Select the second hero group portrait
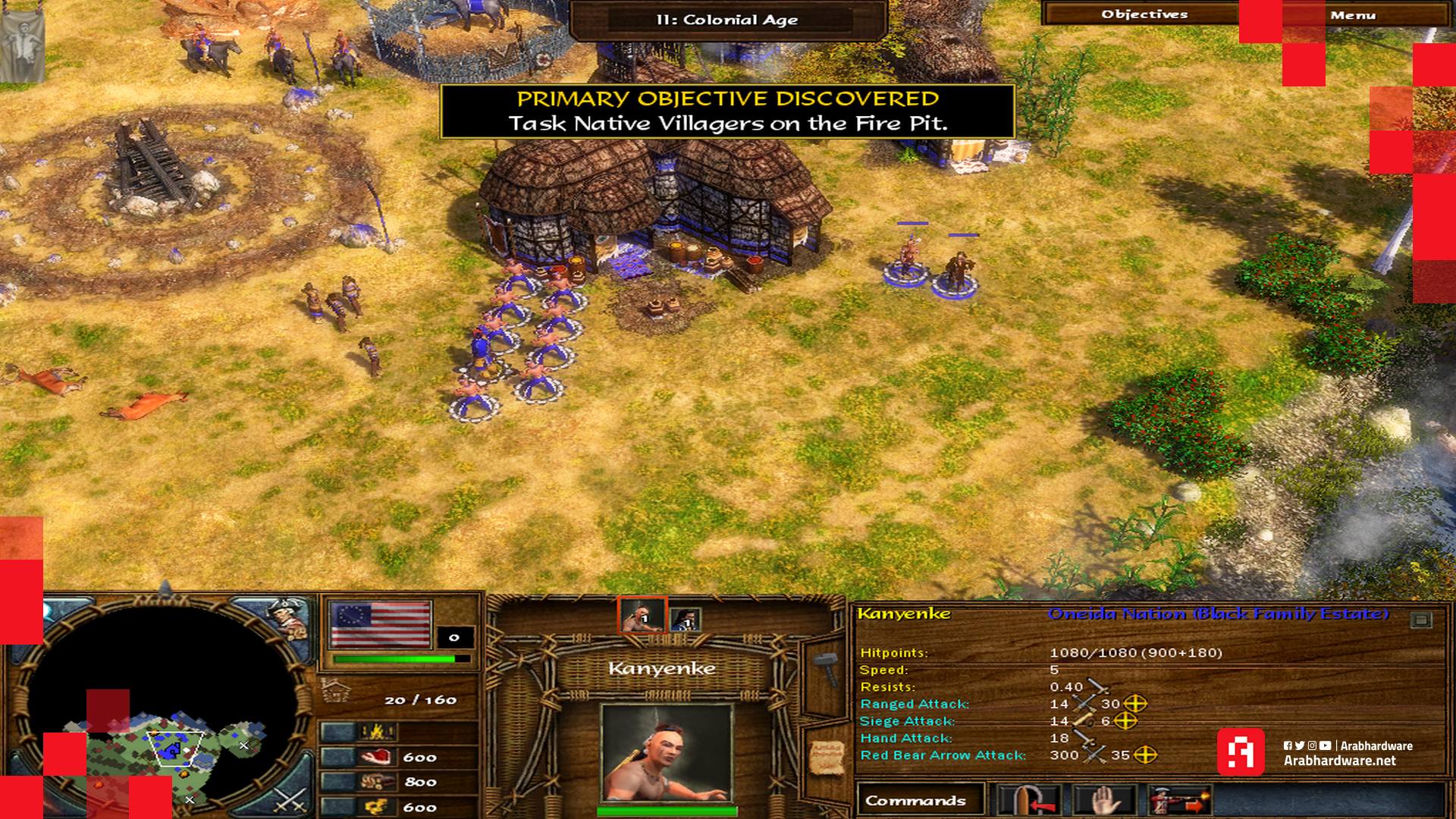 click(684, 619)
